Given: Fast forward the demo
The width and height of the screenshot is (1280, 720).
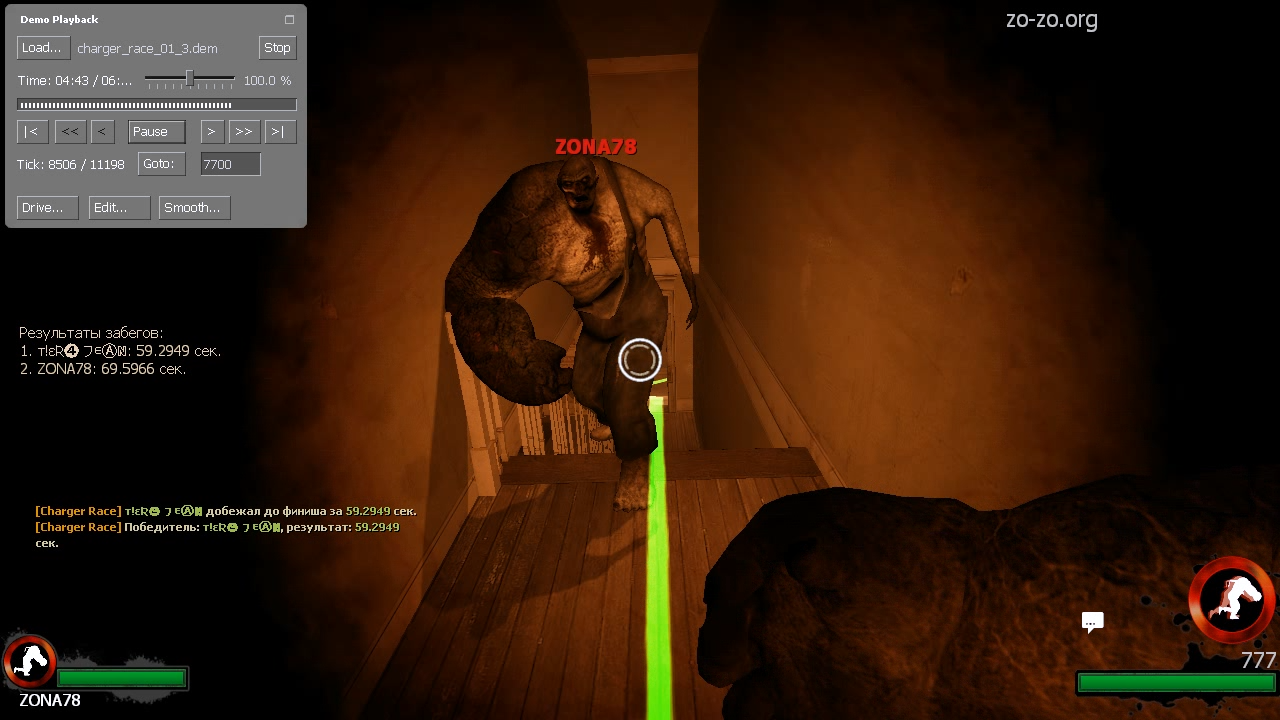Looking at the screenshot, I should (x=243, y=132).
